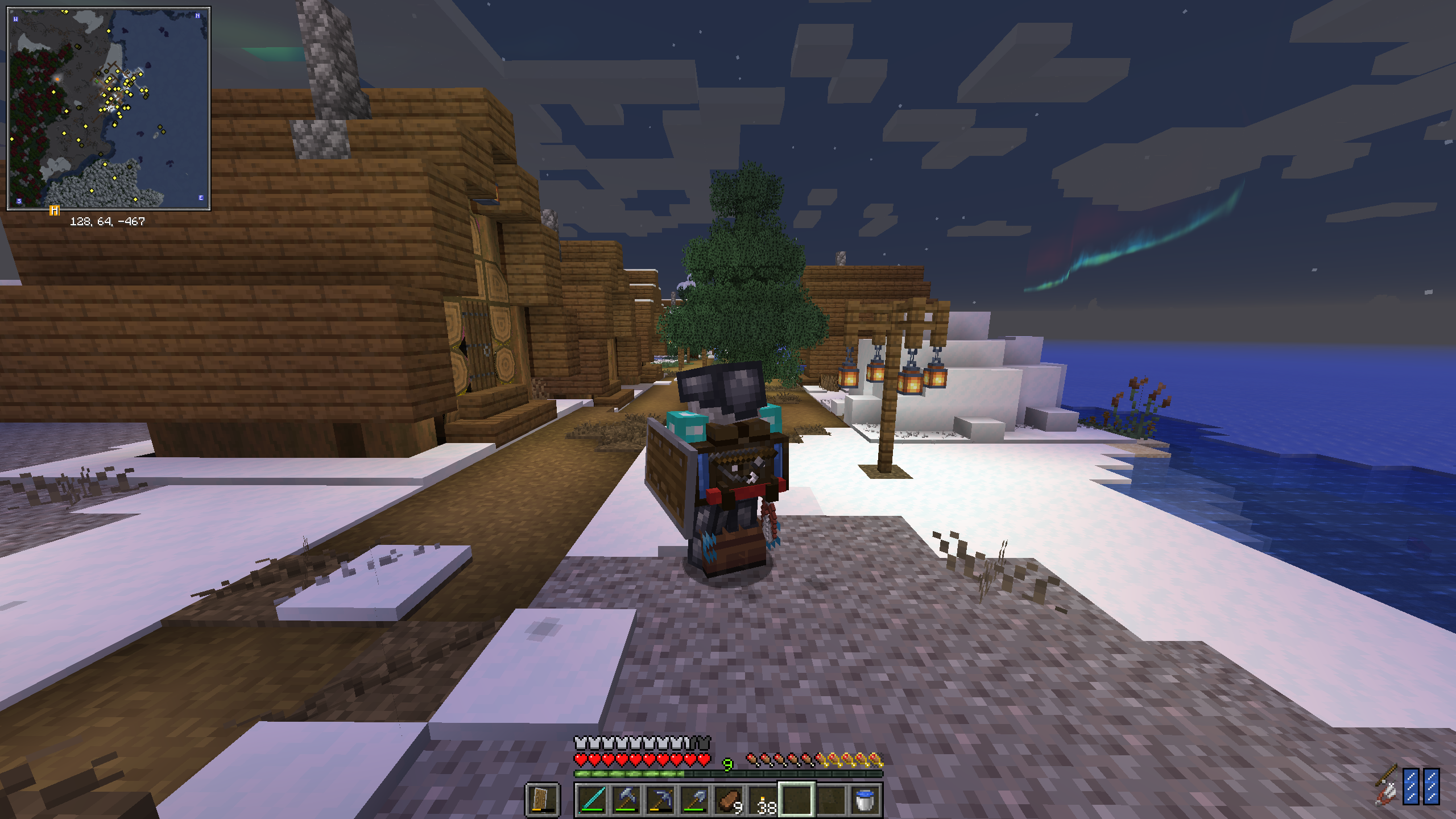Click the W compass label on the minimap
This screenshot has width=1456, height=819.
coord(16,18)
